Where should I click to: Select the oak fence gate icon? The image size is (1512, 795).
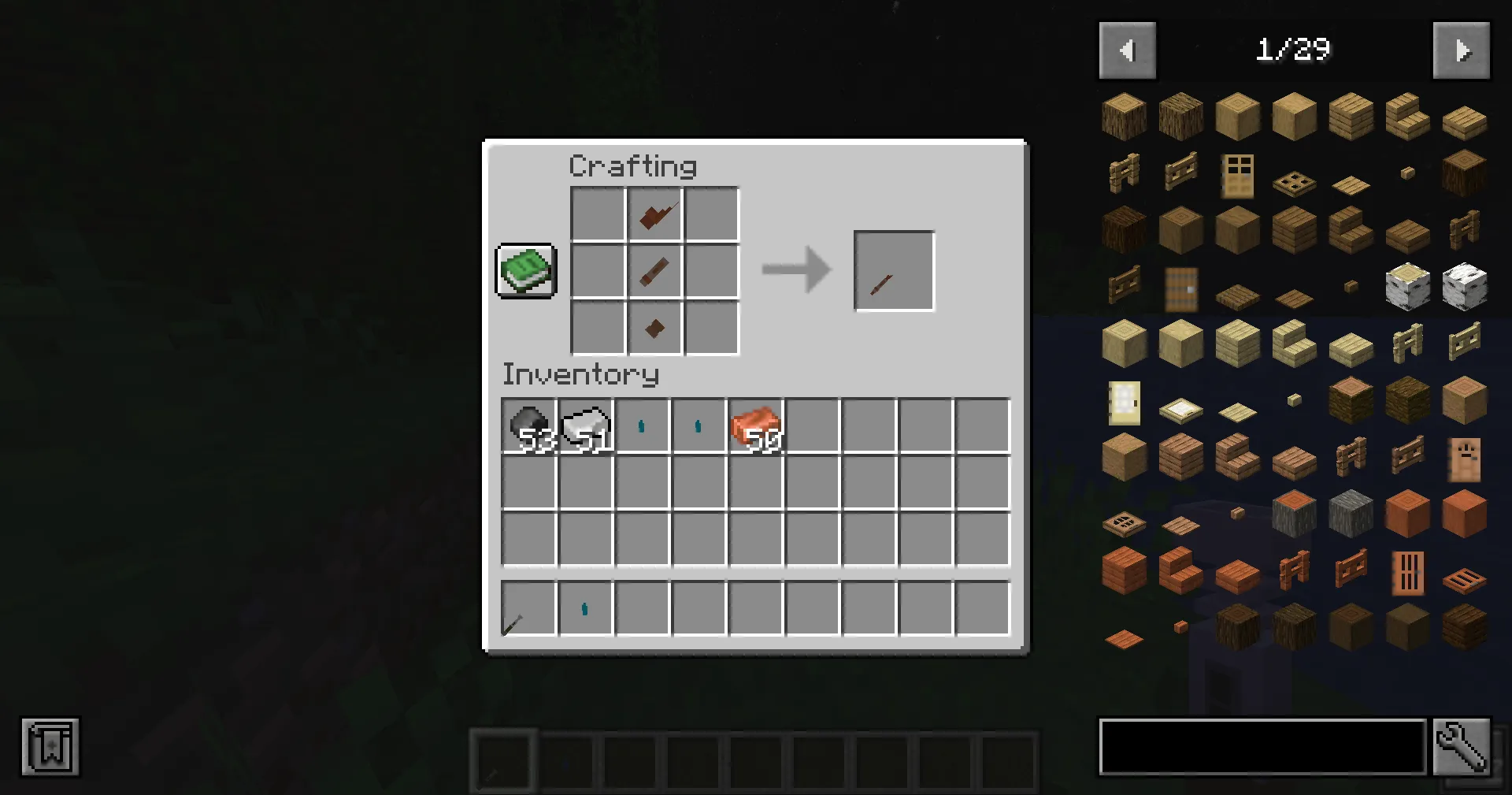1180,173
